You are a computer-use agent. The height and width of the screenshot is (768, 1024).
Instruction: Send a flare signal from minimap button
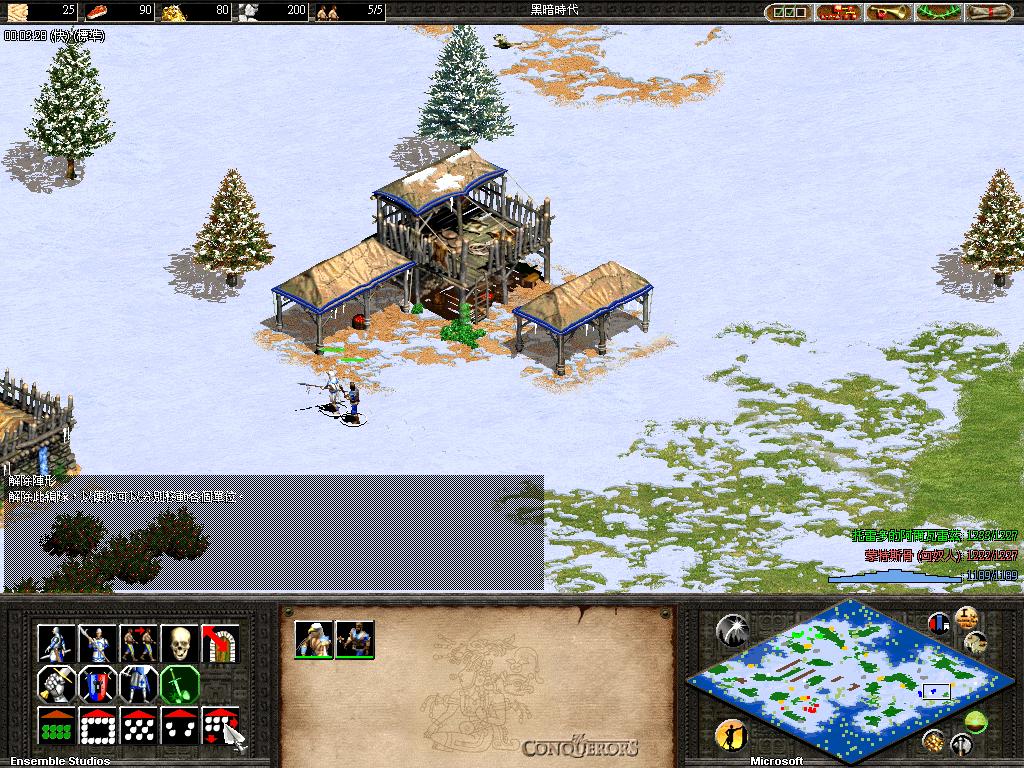coord(733,630)
